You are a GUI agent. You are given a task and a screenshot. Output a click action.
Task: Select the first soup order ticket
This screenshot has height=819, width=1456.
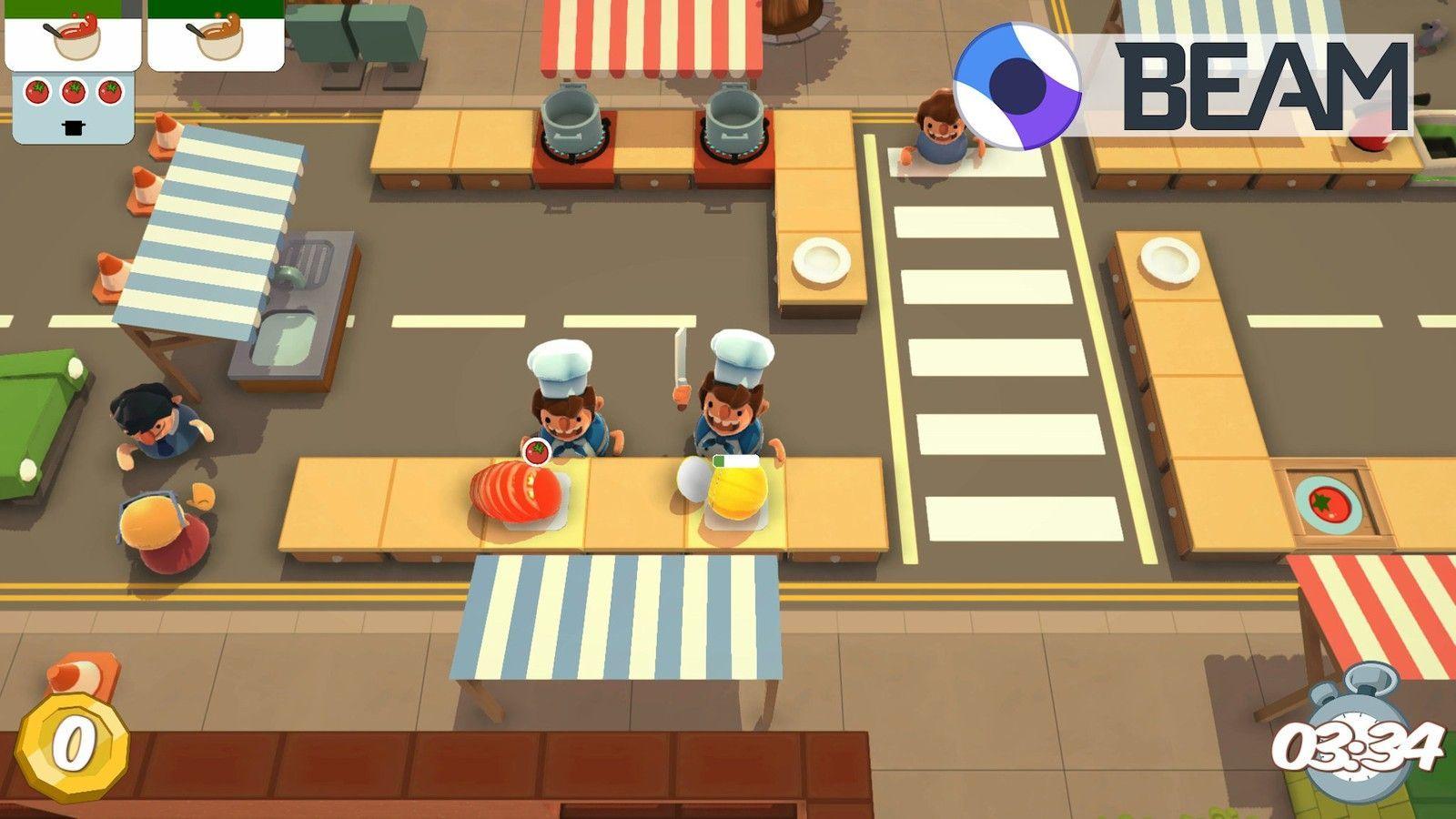click(x=71, y=36)
